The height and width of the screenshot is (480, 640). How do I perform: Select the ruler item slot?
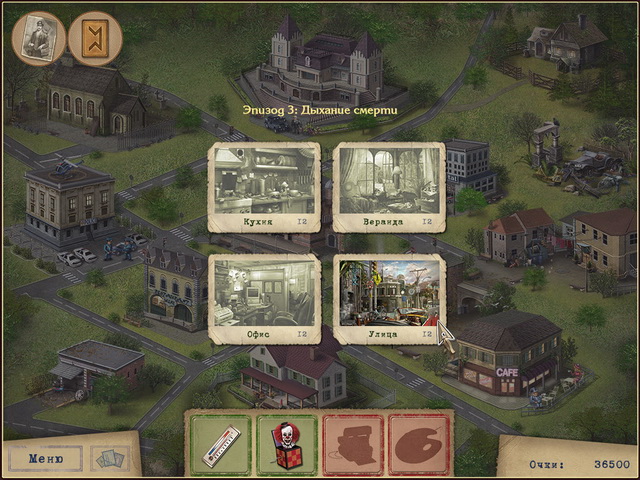[220, 444]
